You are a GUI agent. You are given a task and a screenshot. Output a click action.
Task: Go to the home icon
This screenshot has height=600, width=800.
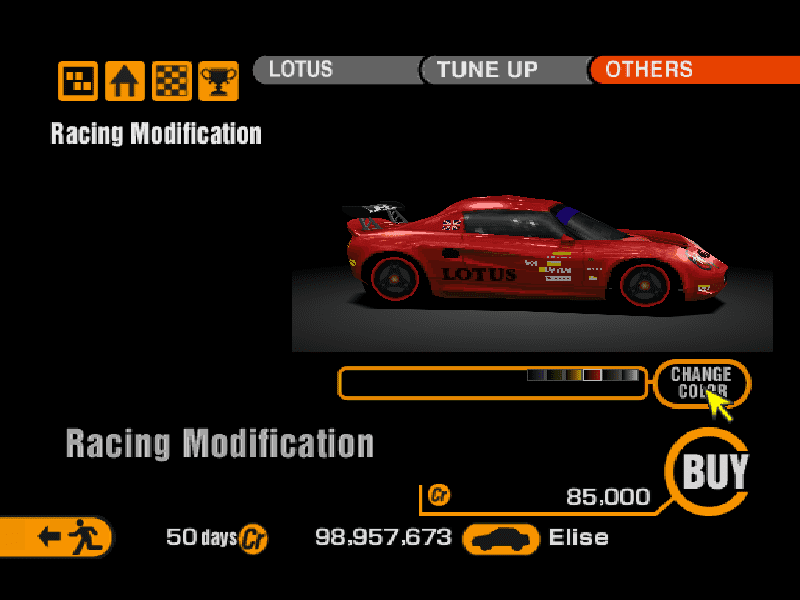pyautogui.click(x=125, y=81)
